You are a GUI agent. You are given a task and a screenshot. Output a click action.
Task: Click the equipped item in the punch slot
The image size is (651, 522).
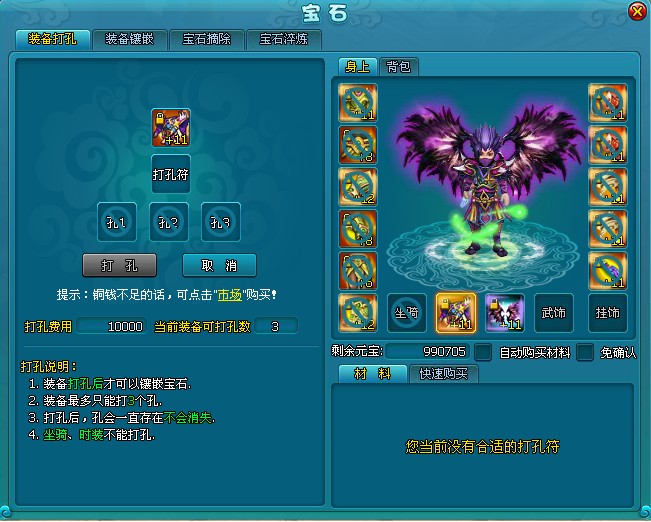pos(170,128)
